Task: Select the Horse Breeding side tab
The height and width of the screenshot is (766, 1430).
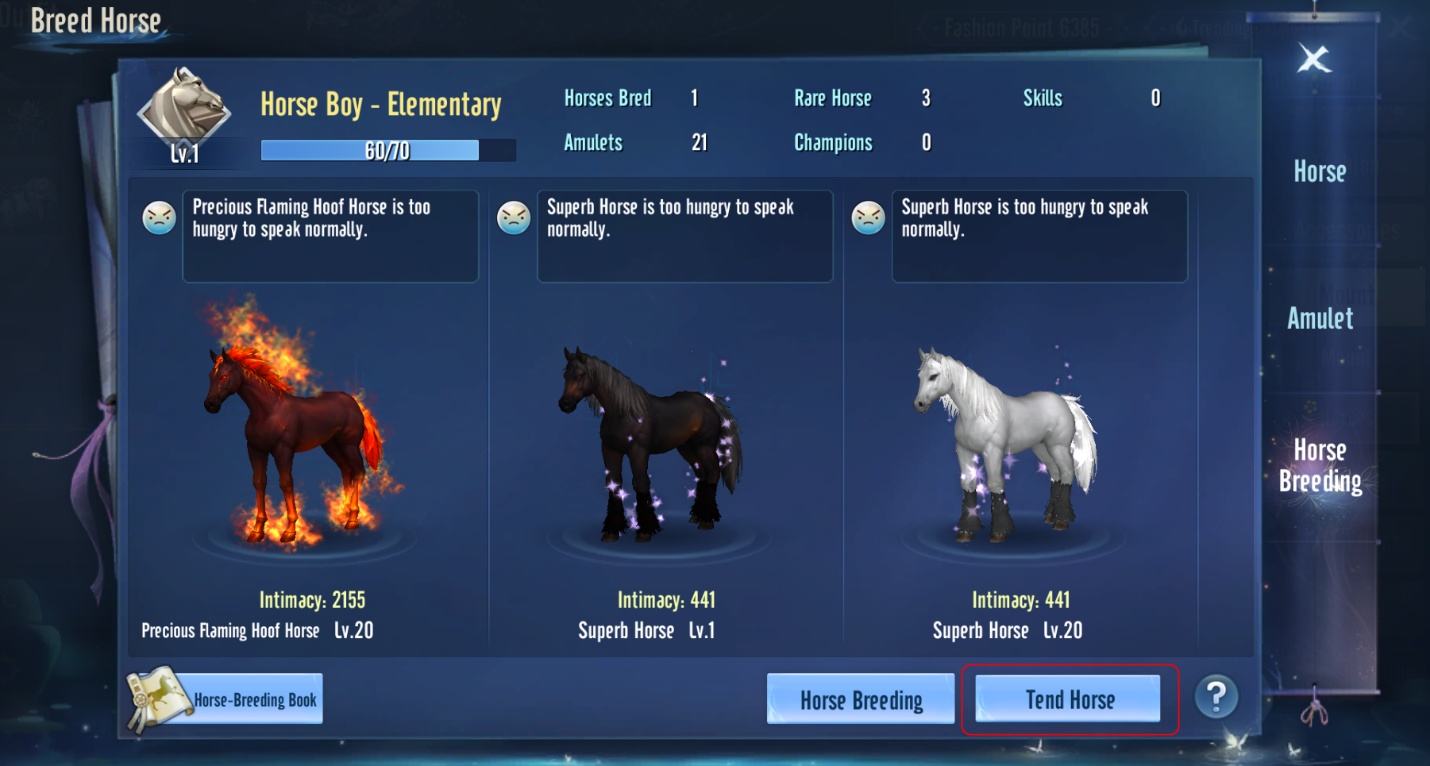Action: pos(1320,466)
